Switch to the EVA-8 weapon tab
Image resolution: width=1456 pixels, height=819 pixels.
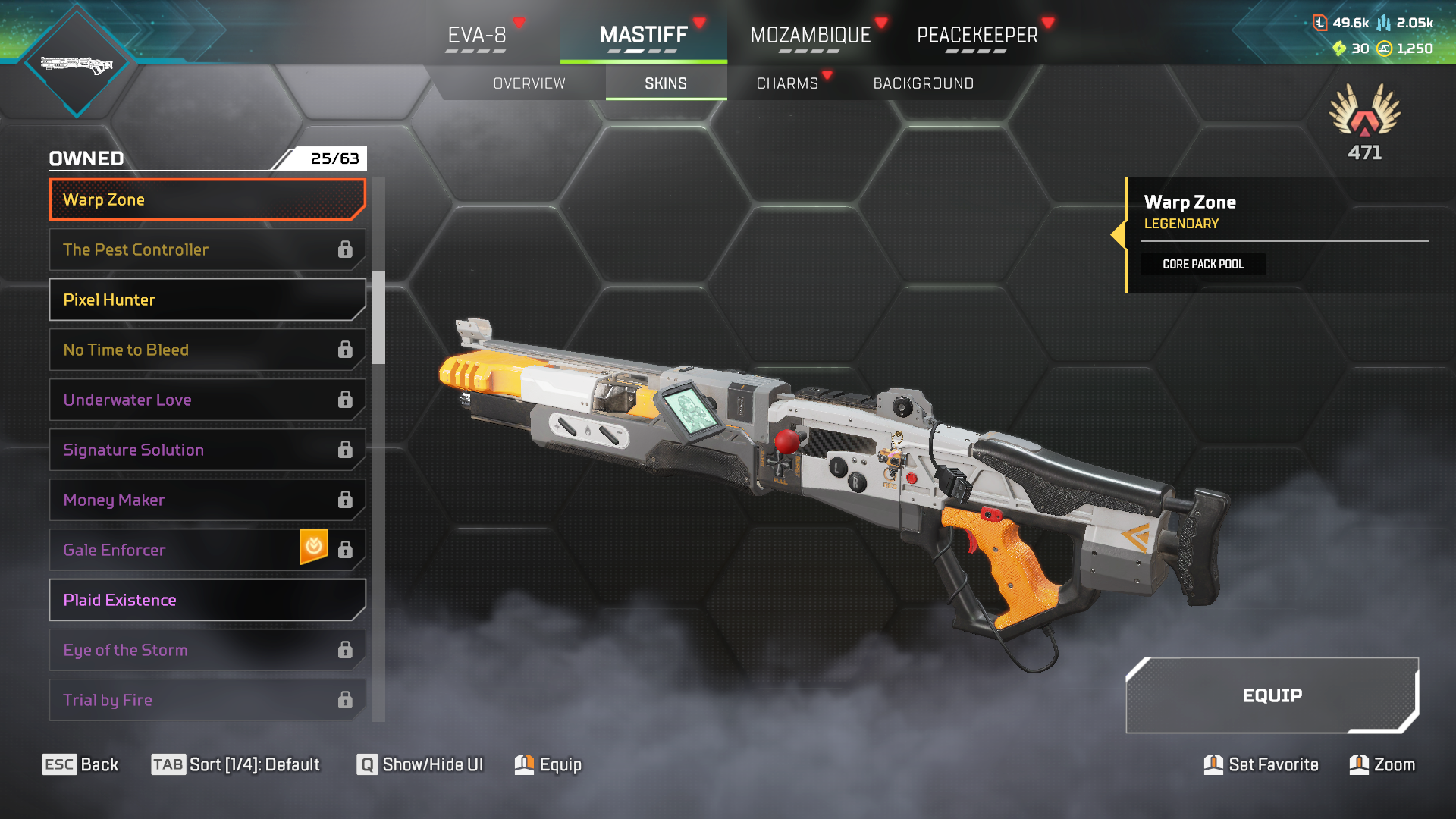pyautogui.click(x=477, y=36)
